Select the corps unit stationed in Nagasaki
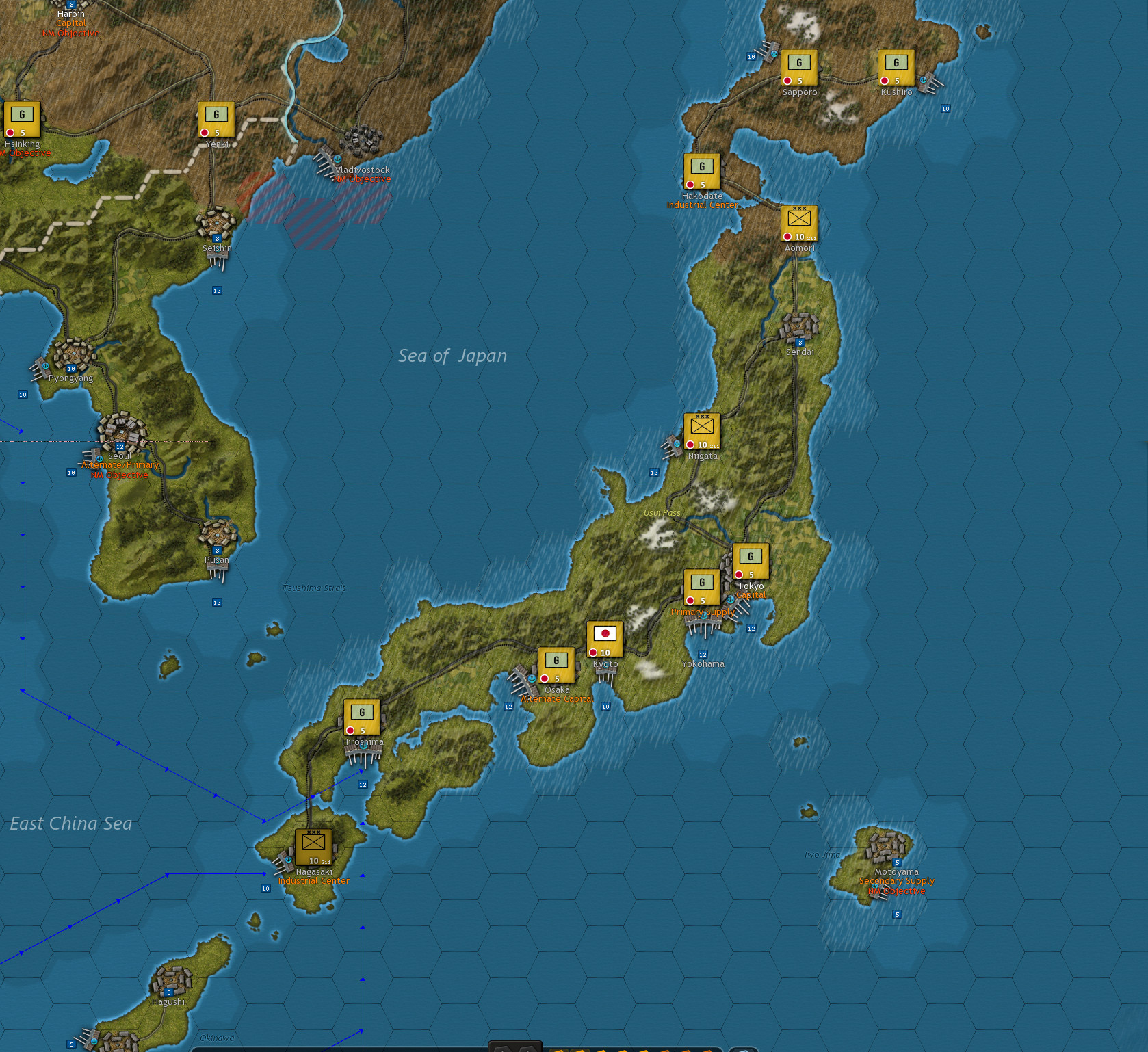1148x1052 pixels. (313, 847)
